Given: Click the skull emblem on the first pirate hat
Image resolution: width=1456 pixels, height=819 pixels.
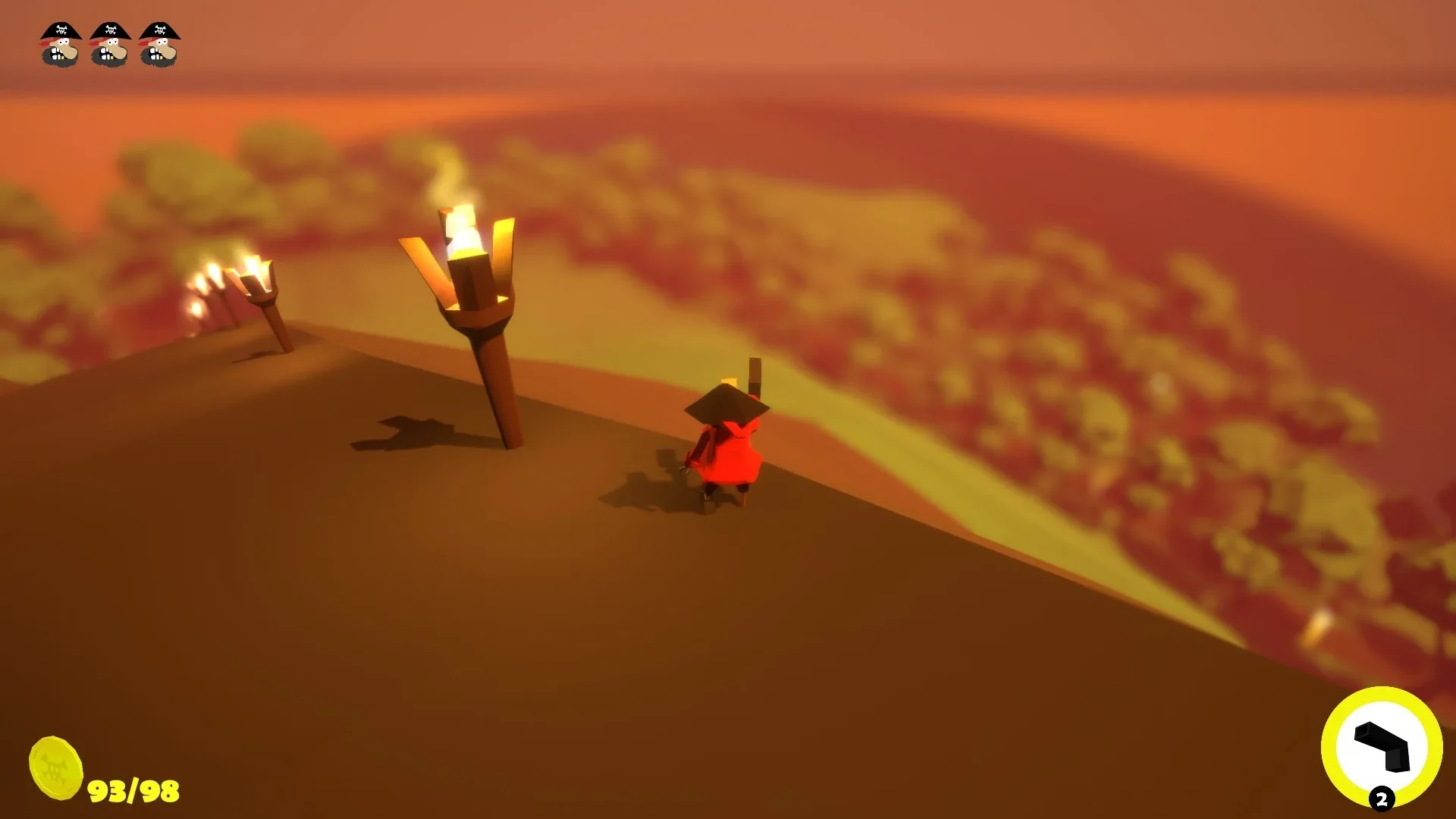Looking at the screenshot, I should point(61,30).
